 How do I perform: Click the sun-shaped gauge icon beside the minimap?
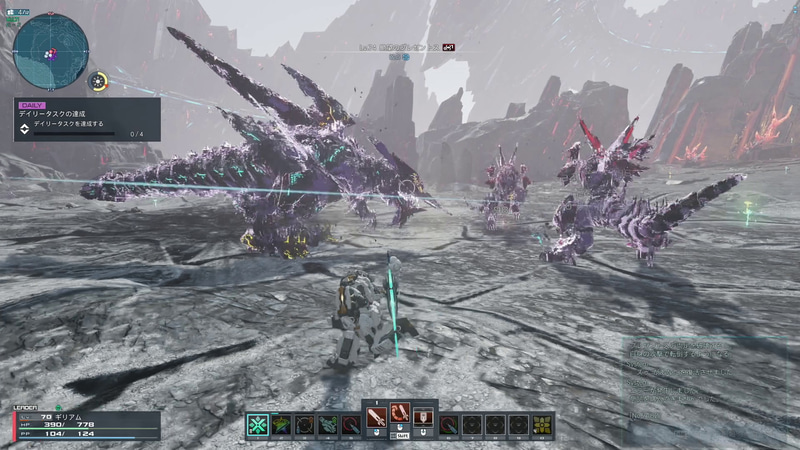pos(98,81)
